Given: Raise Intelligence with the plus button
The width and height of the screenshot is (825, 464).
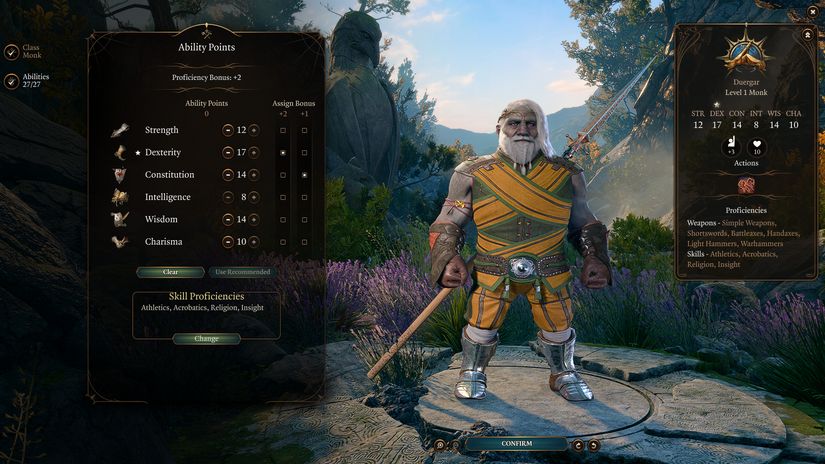Looking at the screenshot, I should click(254, 197).
